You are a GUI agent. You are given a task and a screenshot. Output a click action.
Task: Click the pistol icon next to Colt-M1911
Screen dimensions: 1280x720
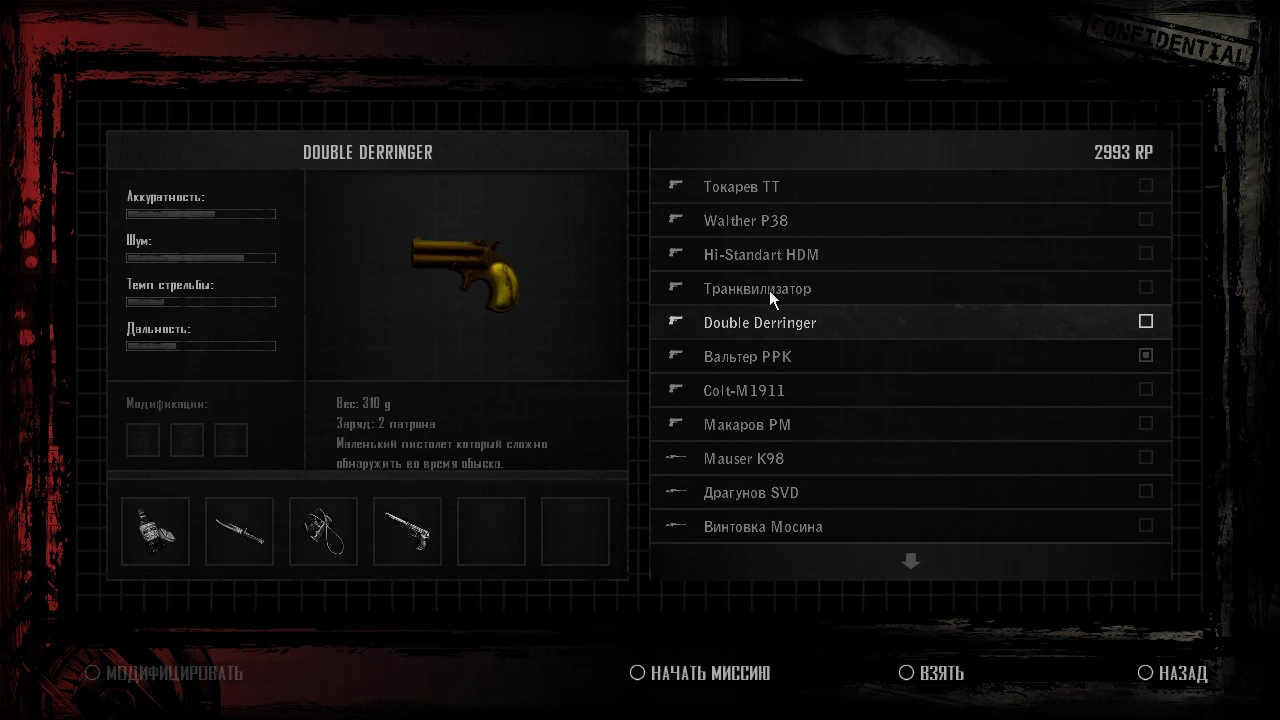click(675, 389)
